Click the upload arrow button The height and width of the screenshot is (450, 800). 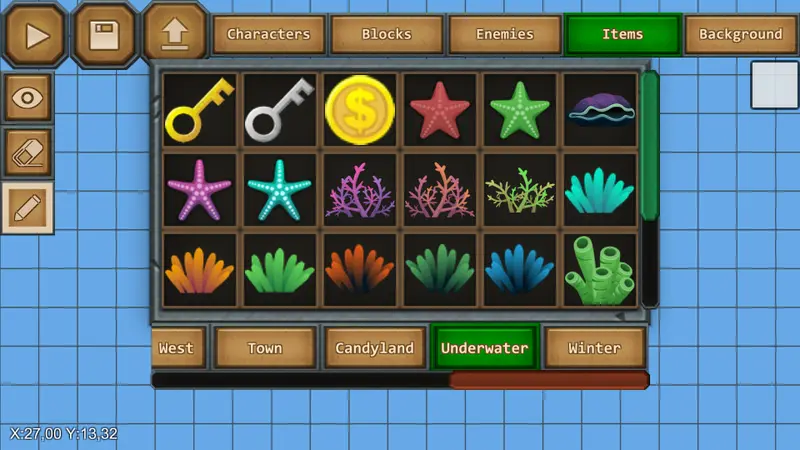(x=174, y=33)
